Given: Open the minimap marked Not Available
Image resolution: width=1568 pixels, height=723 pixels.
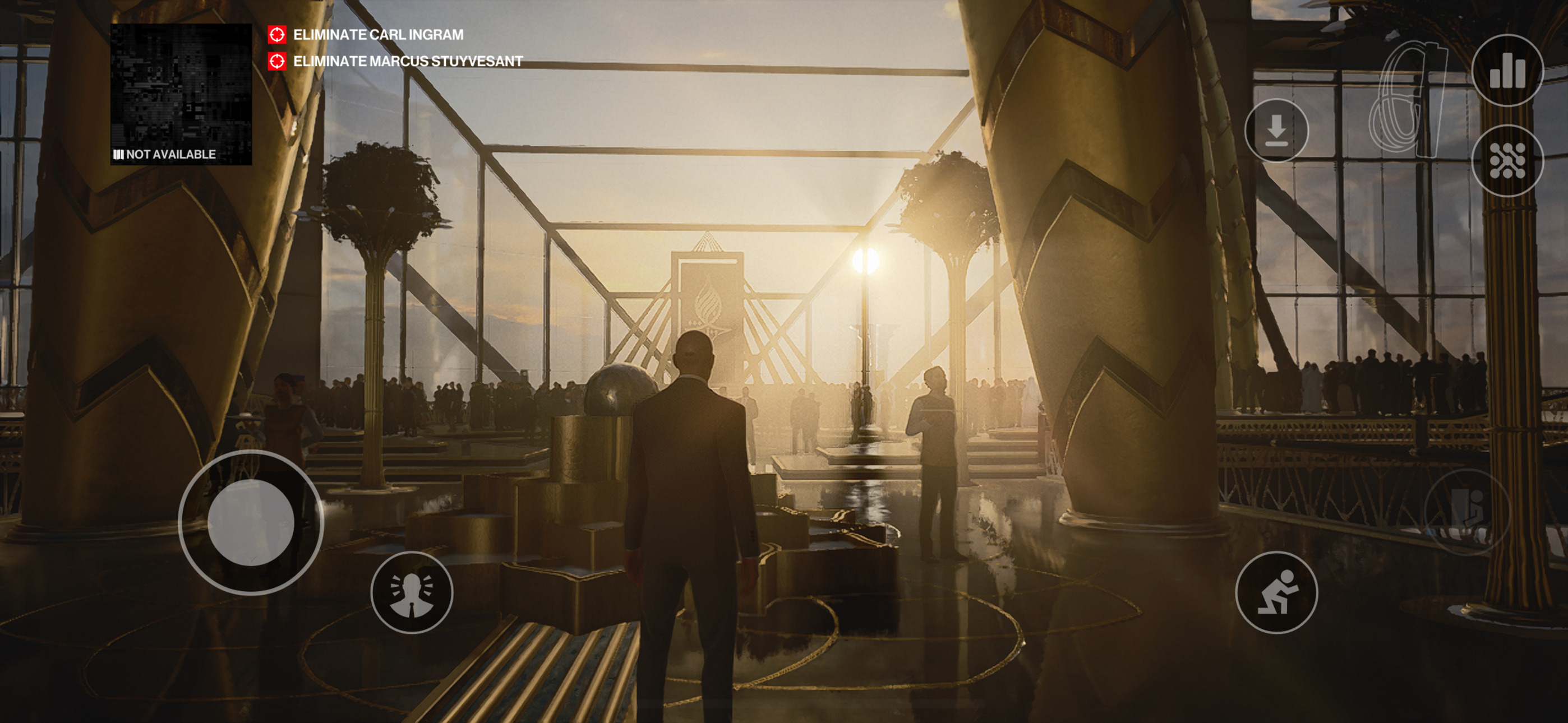Looking at the screenshot, I should click(x=181, y=94).
